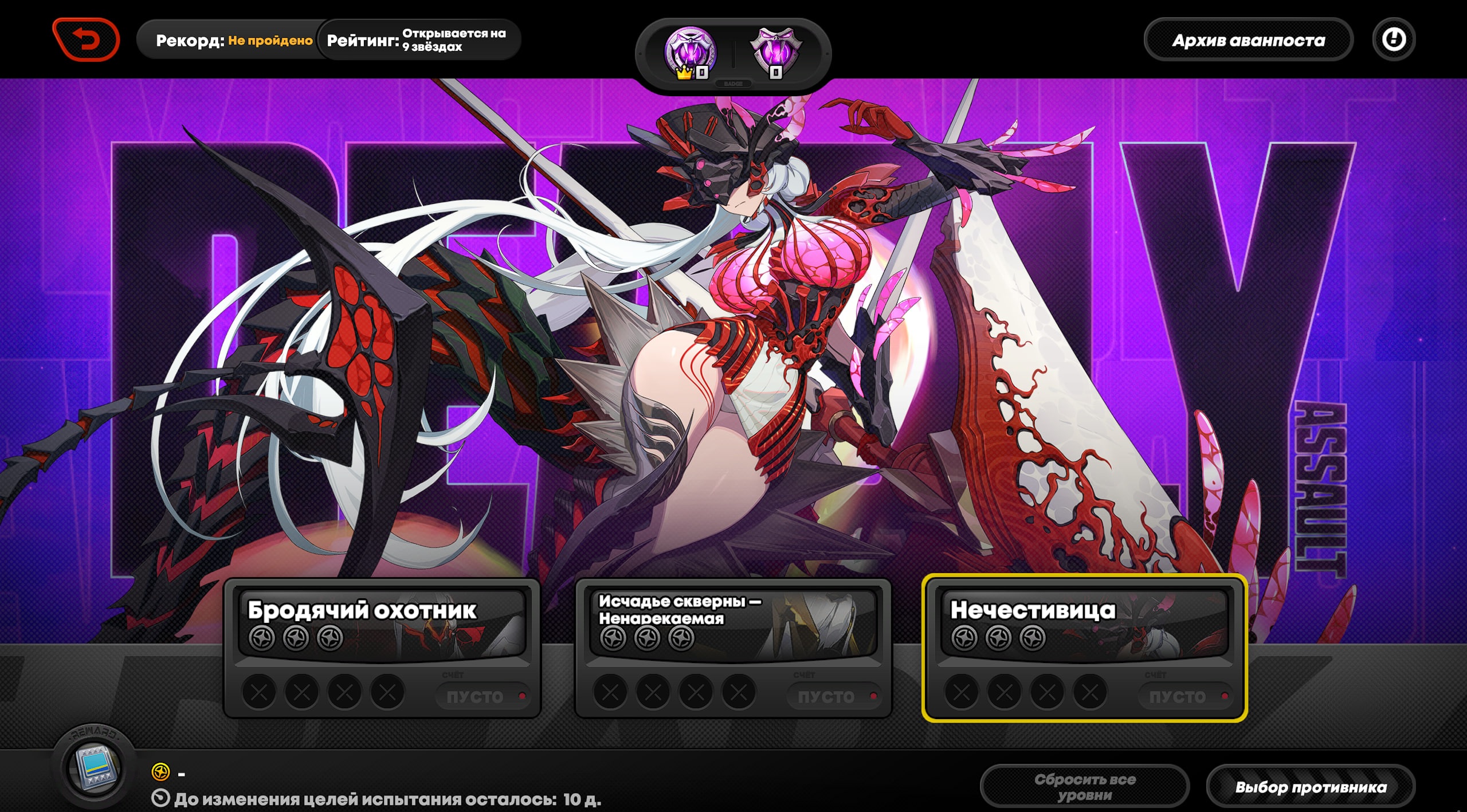This screenshot has width=1467, height=812.
Task: Open Архив аванпоста
Action: [x=1248, y=40]
